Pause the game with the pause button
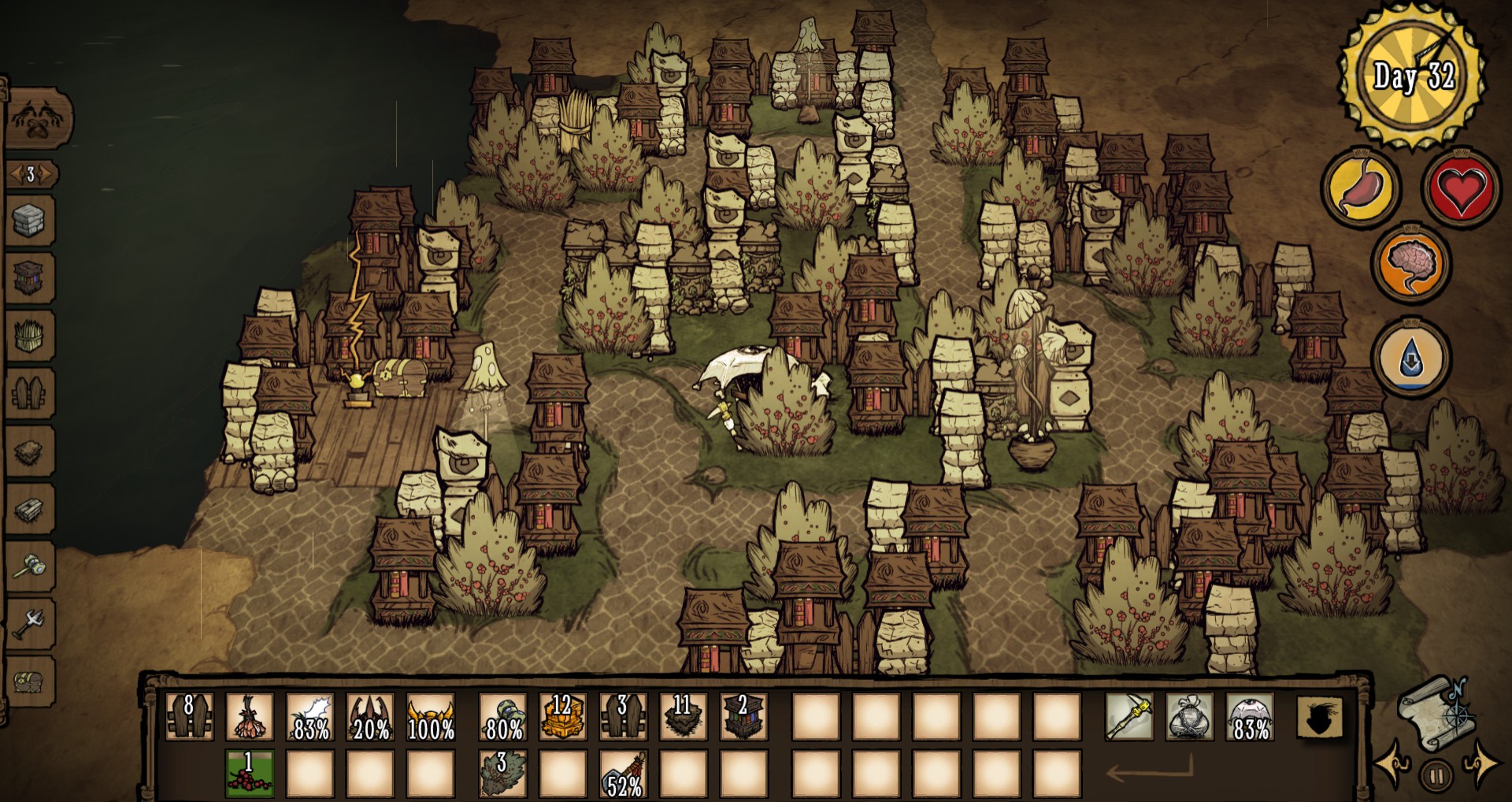Viewport: 1512px width, 802px height. (x=1436, y=777)
